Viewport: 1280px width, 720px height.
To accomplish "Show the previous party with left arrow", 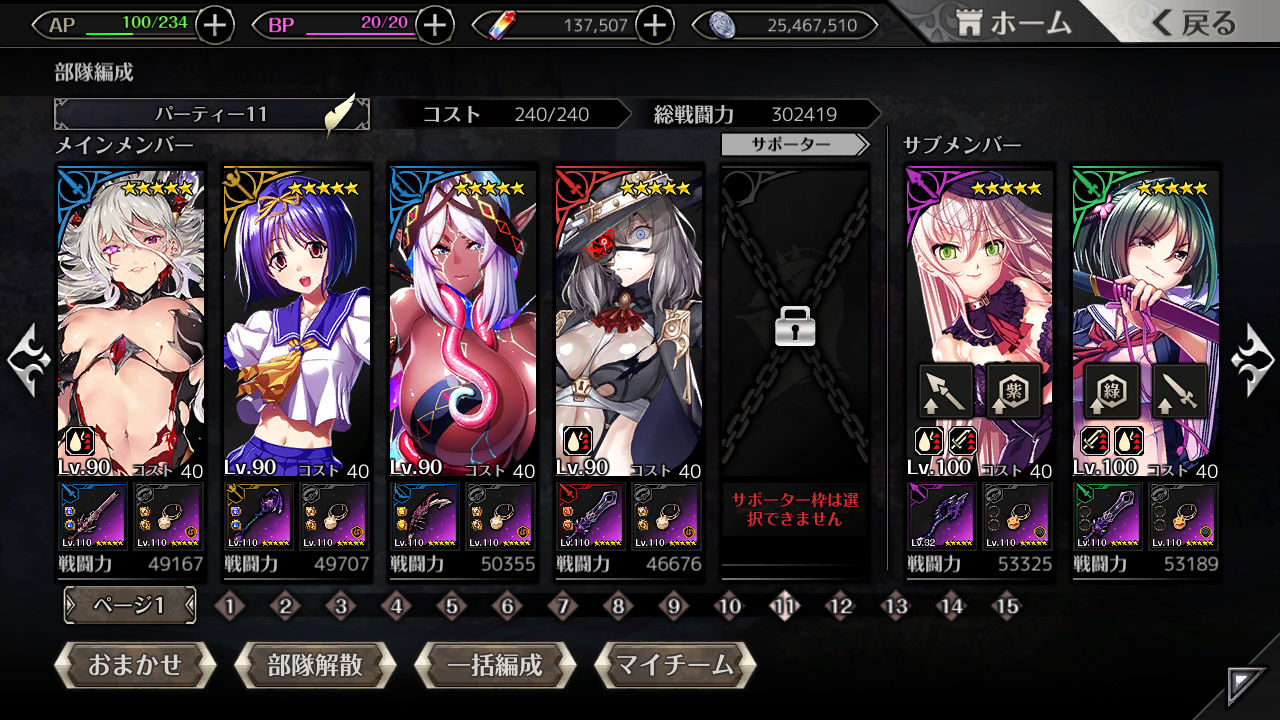I will [28, 360].
